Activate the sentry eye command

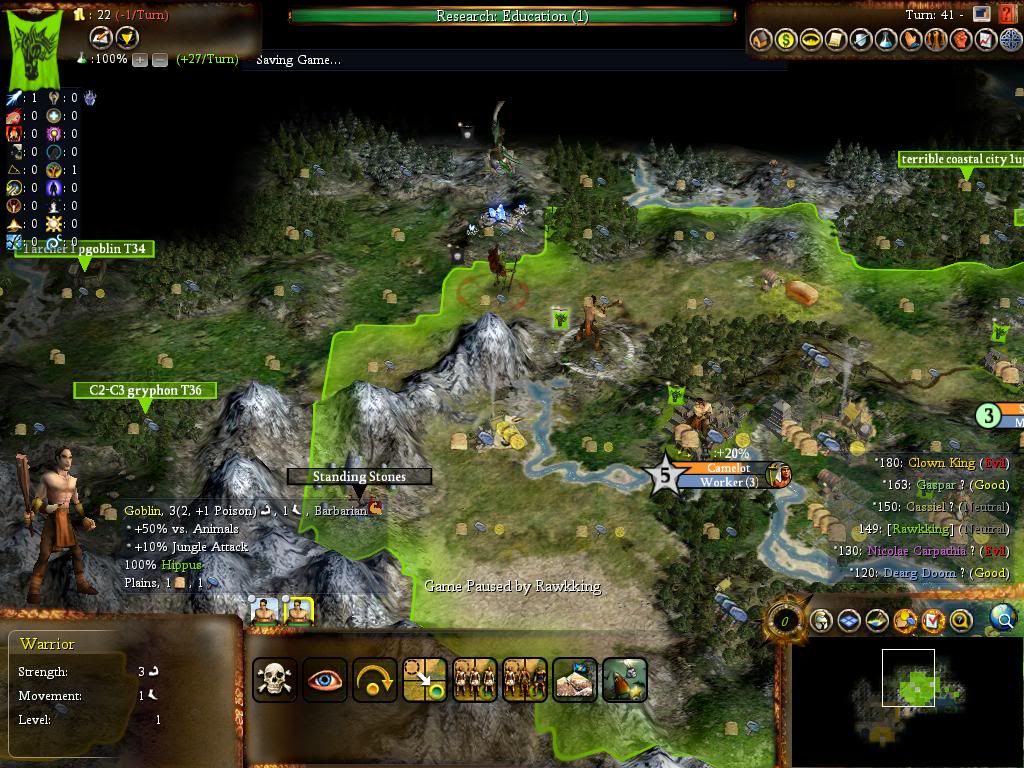tap(324, 680)
